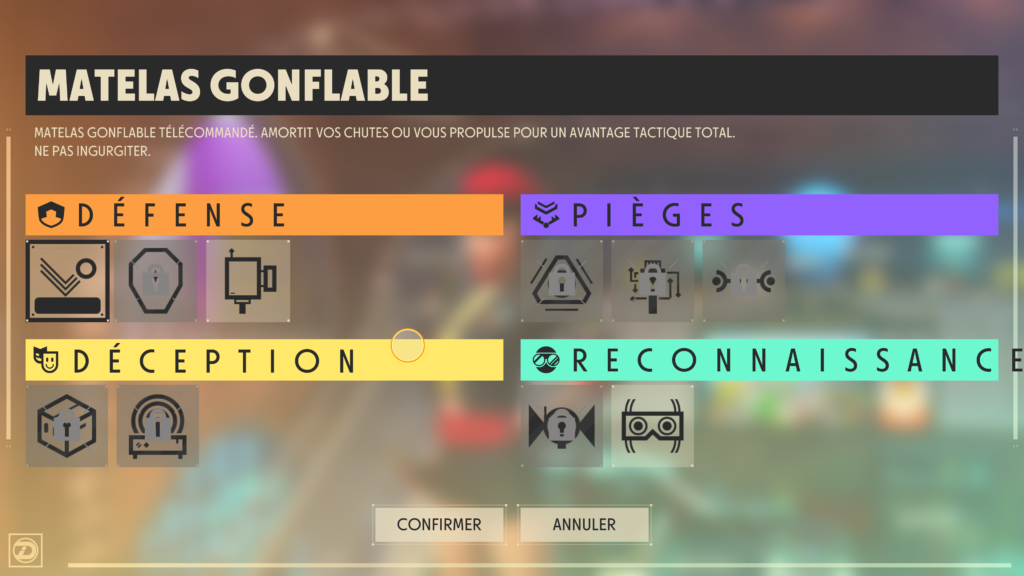Choose the locked cube gadget in Déception
Image resolution: width=1024 pixels, height=576 pixels.
[x=68, y=426]
